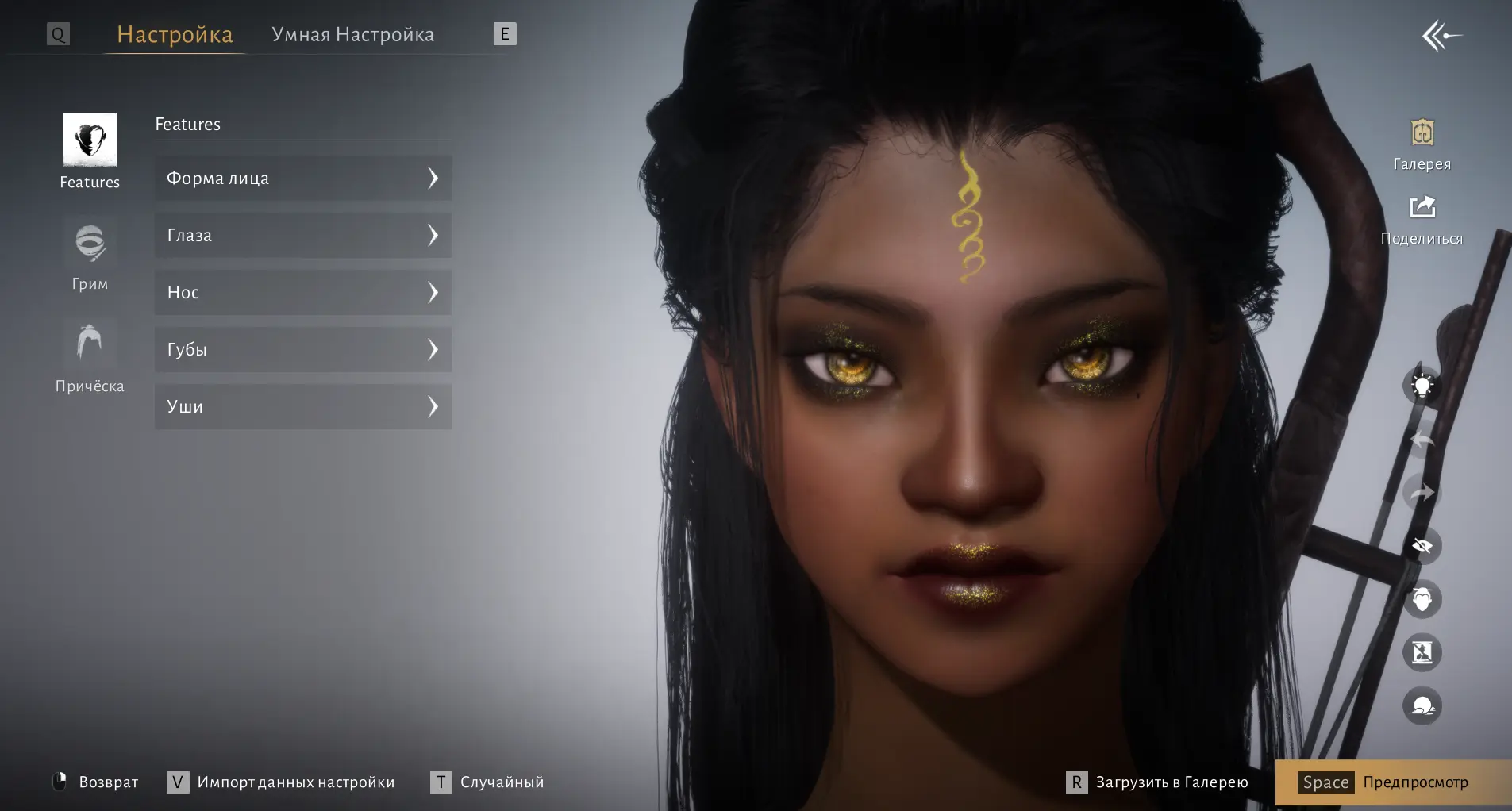Viewport: 1512px width, 811px height.
Task: Toggle the light bulb lighting button
Action: [1422, 386]
